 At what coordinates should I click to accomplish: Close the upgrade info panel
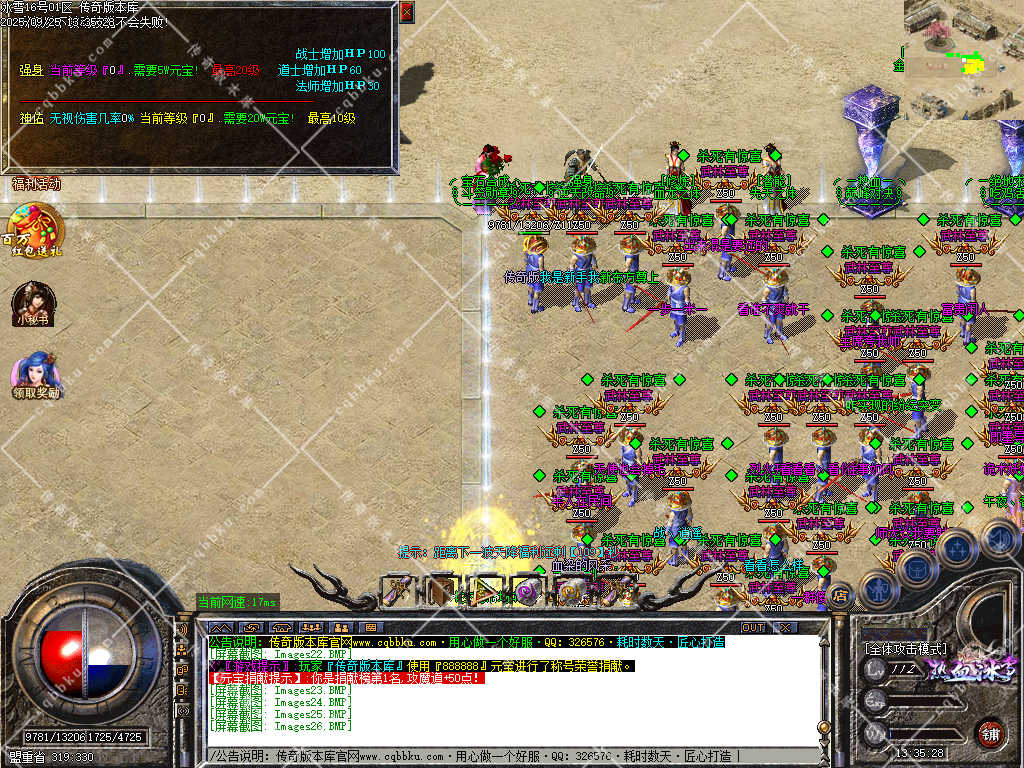(406, 12)
